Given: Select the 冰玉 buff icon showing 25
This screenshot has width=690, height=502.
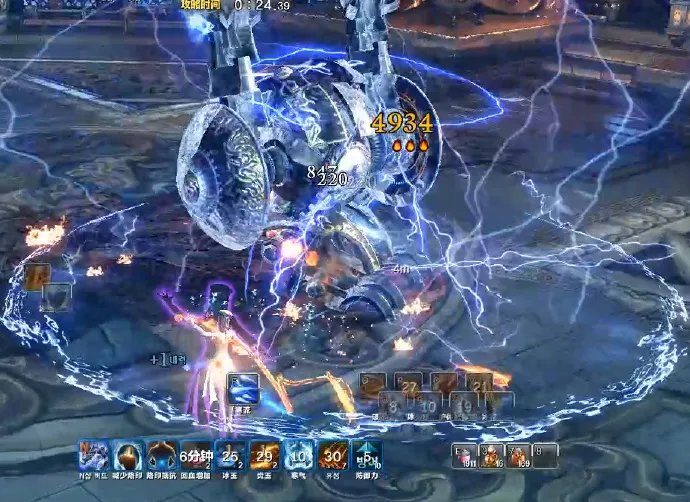Looking at the screenshot, I should (x=230, y=456).
